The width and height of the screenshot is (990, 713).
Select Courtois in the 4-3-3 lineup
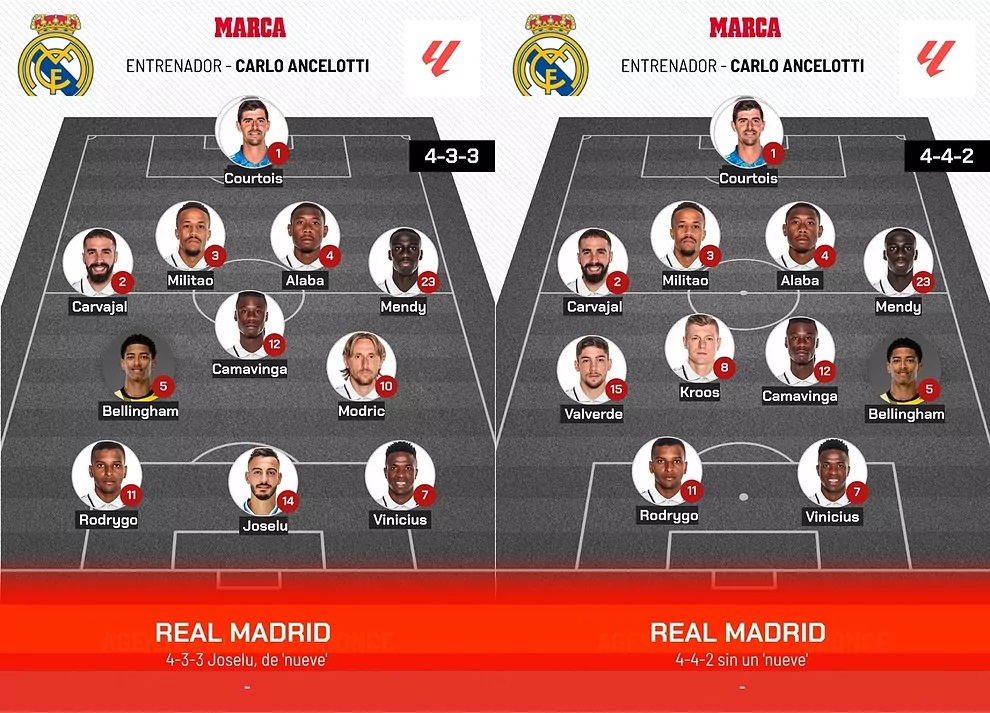coord(252,132)
